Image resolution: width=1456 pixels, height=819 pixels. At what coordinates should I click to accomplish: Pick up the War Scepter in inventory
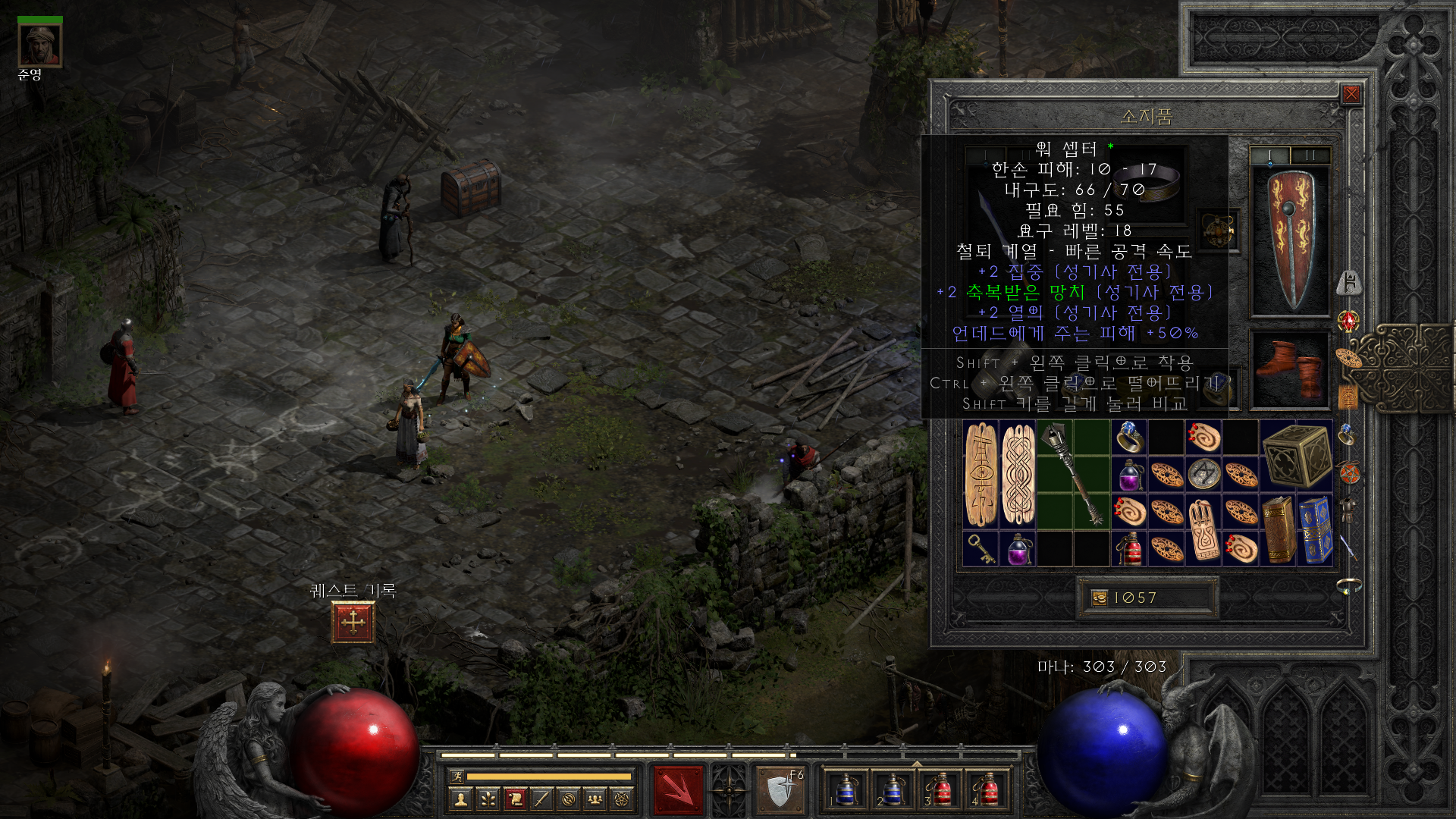pyautogui.click(x=1073, y=475)
